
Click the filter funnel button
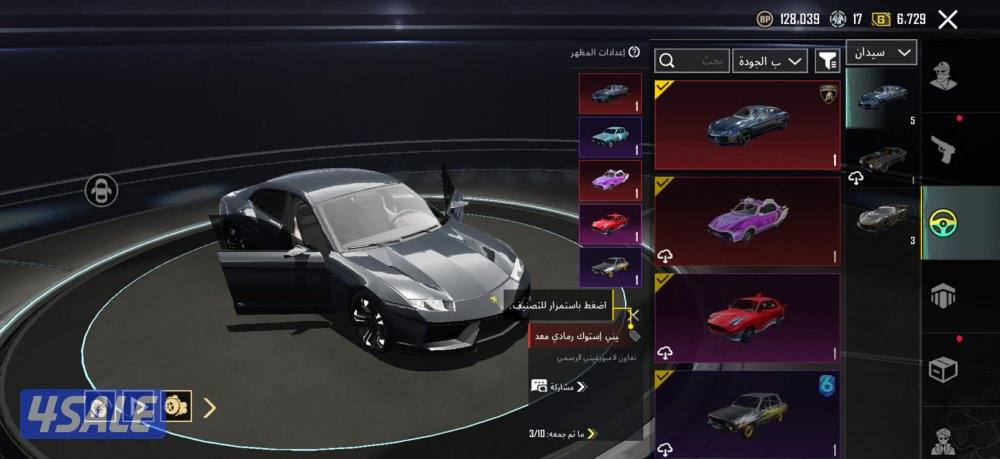(x=827, y=62)
